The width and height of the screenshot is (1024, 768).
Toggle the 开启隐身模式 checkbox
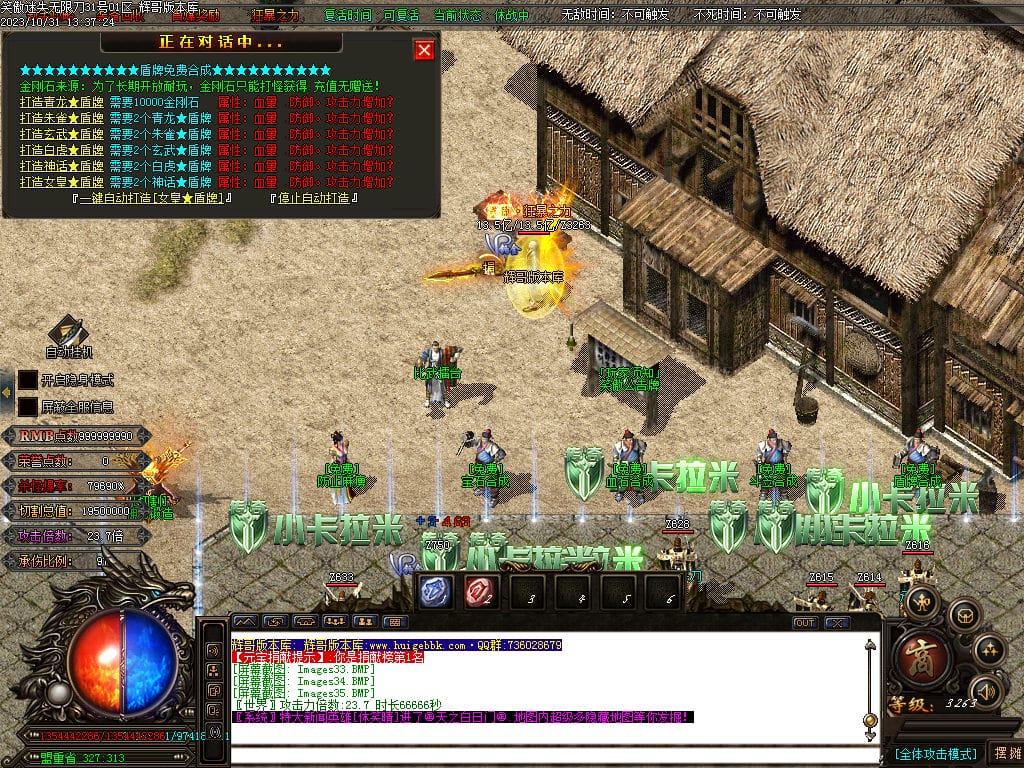click(x=28, y=380)
